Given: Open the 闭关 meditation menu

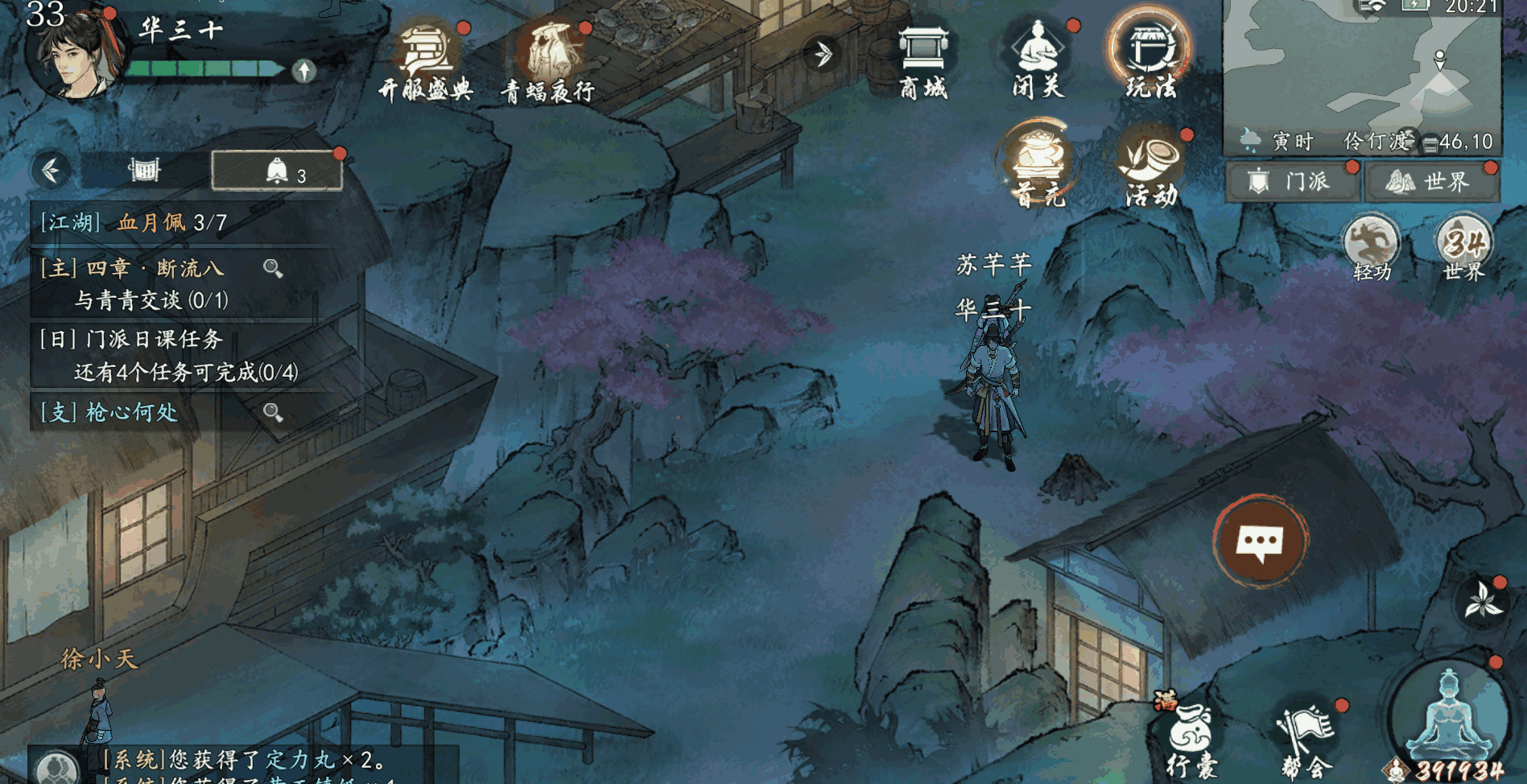Looking at the screenshot, I should click(x=1038, y=60).
